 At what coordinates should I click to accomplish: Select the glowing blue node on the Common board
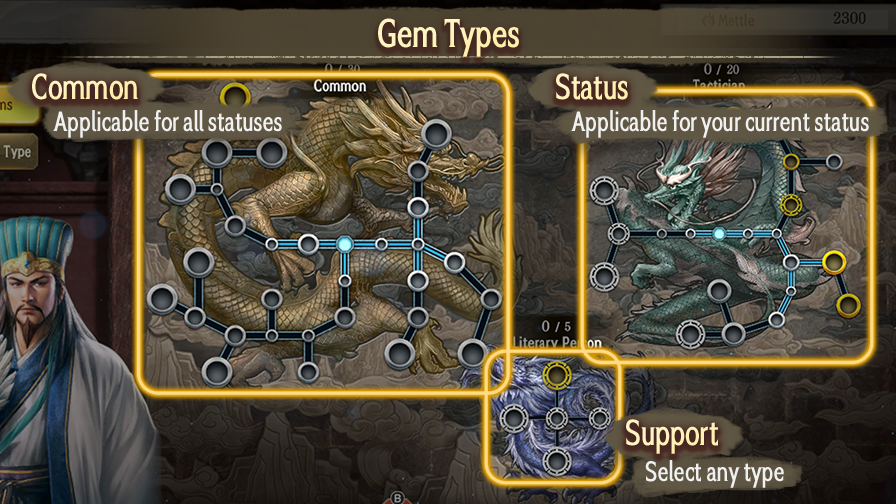coord(345,243)
